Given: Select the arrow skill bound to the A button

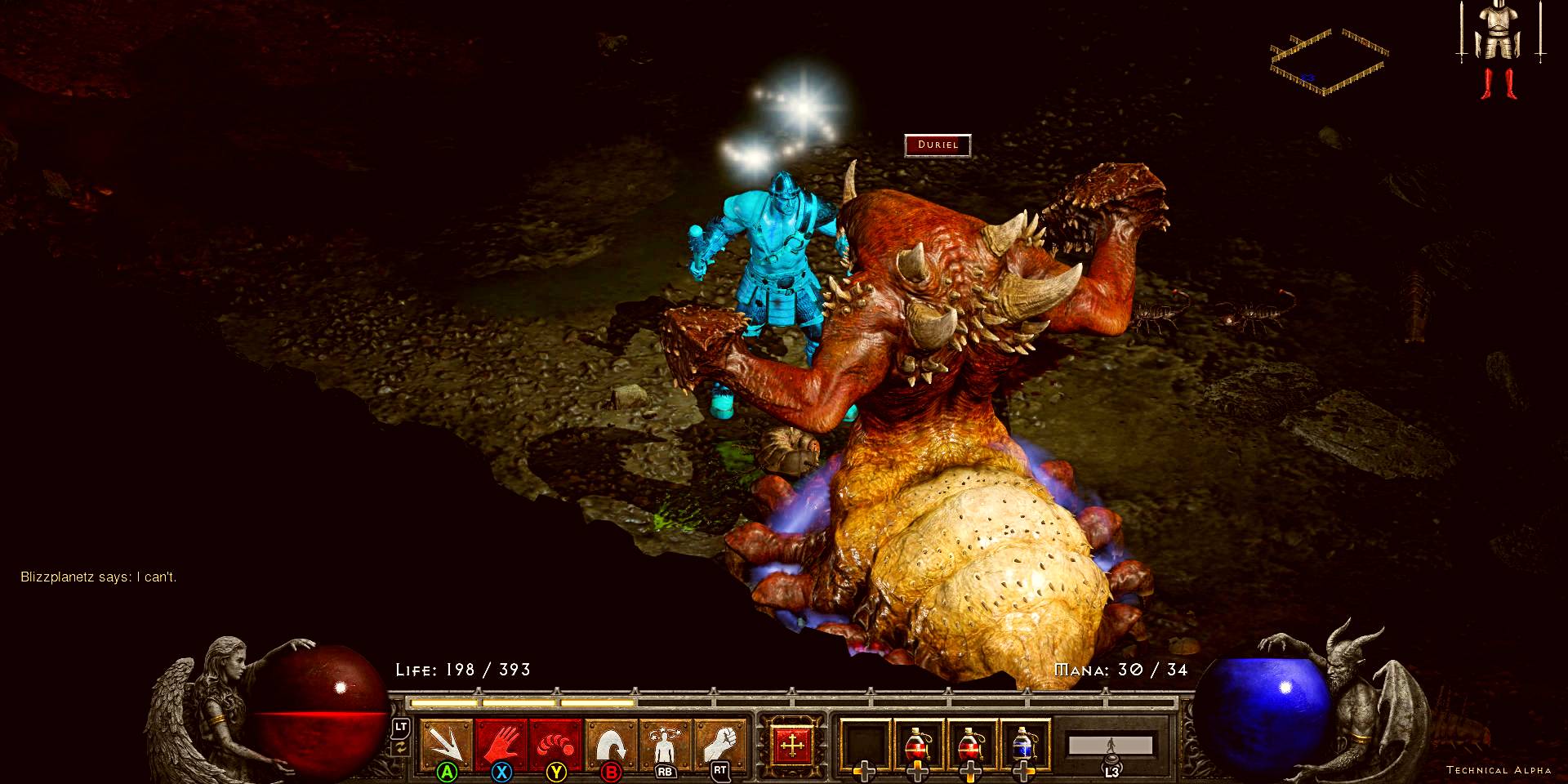Looking at the screenshot, I should [x=448, y=742].
